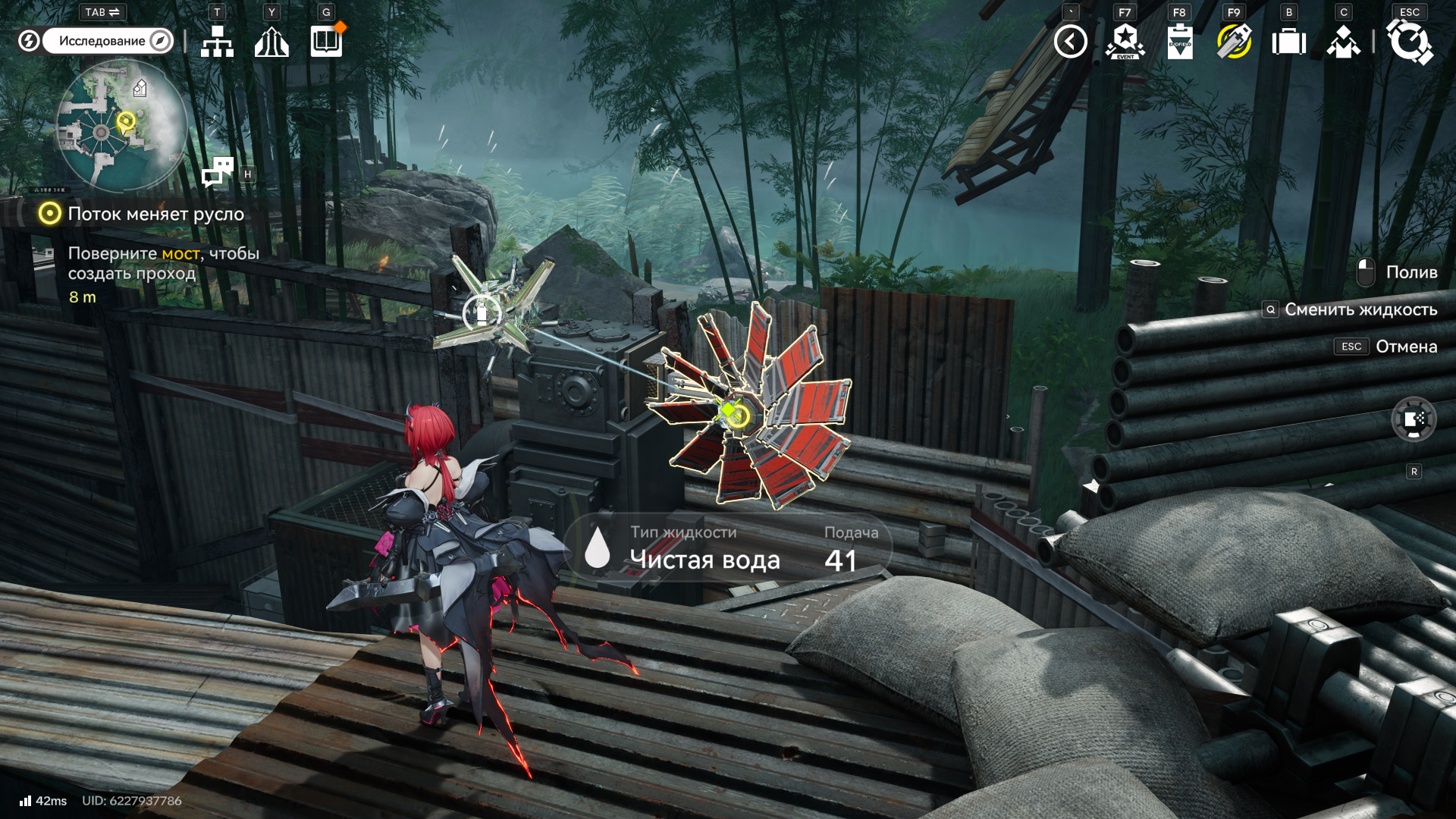Screen dimensions: 1456x819
Task: Click the Отмена cancel option
Action: pos(1406,347)
